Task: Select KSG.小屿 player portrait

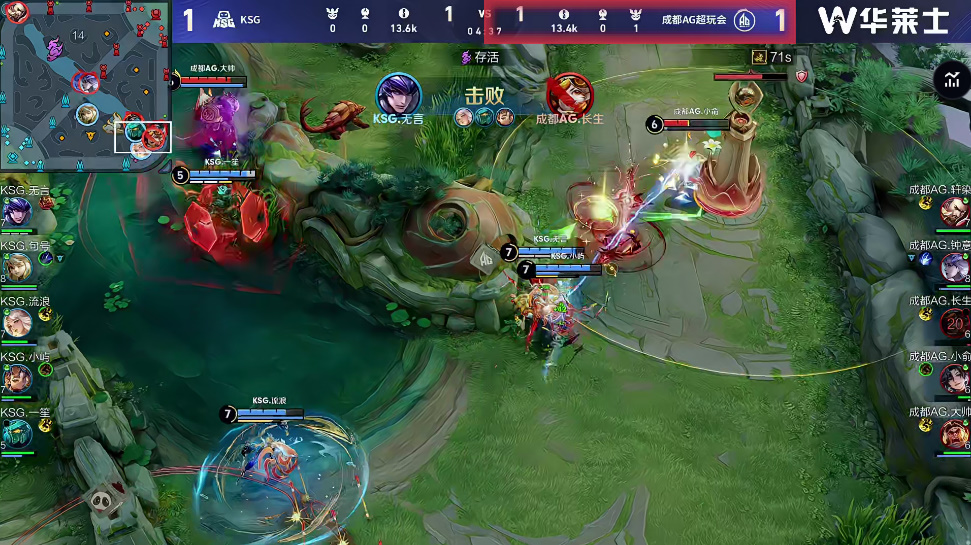Action: coord(17,379)
